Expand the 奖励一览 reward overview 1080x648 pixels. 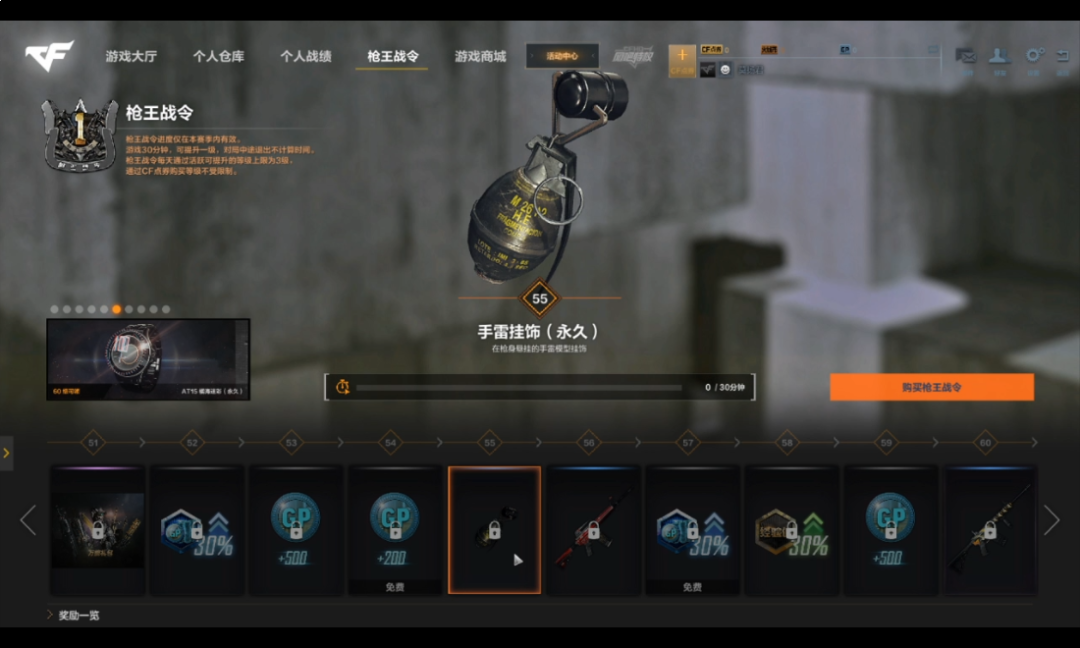76,615
